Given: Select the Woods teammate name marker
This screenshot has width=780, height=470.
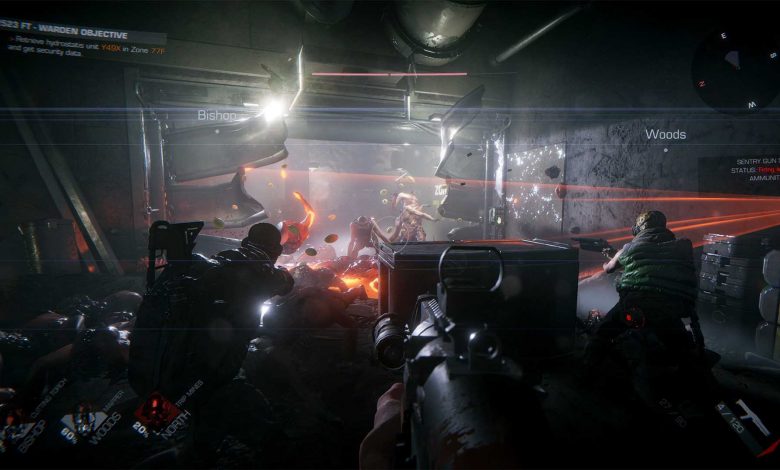Looking at the screenshot, I should coord(665,134).
